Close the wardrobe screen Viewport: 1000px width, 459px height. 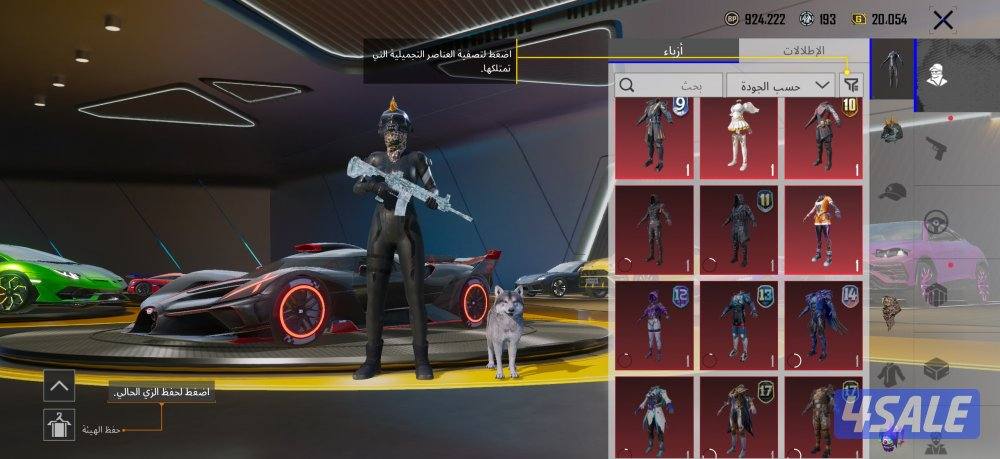tap(941, 19)
